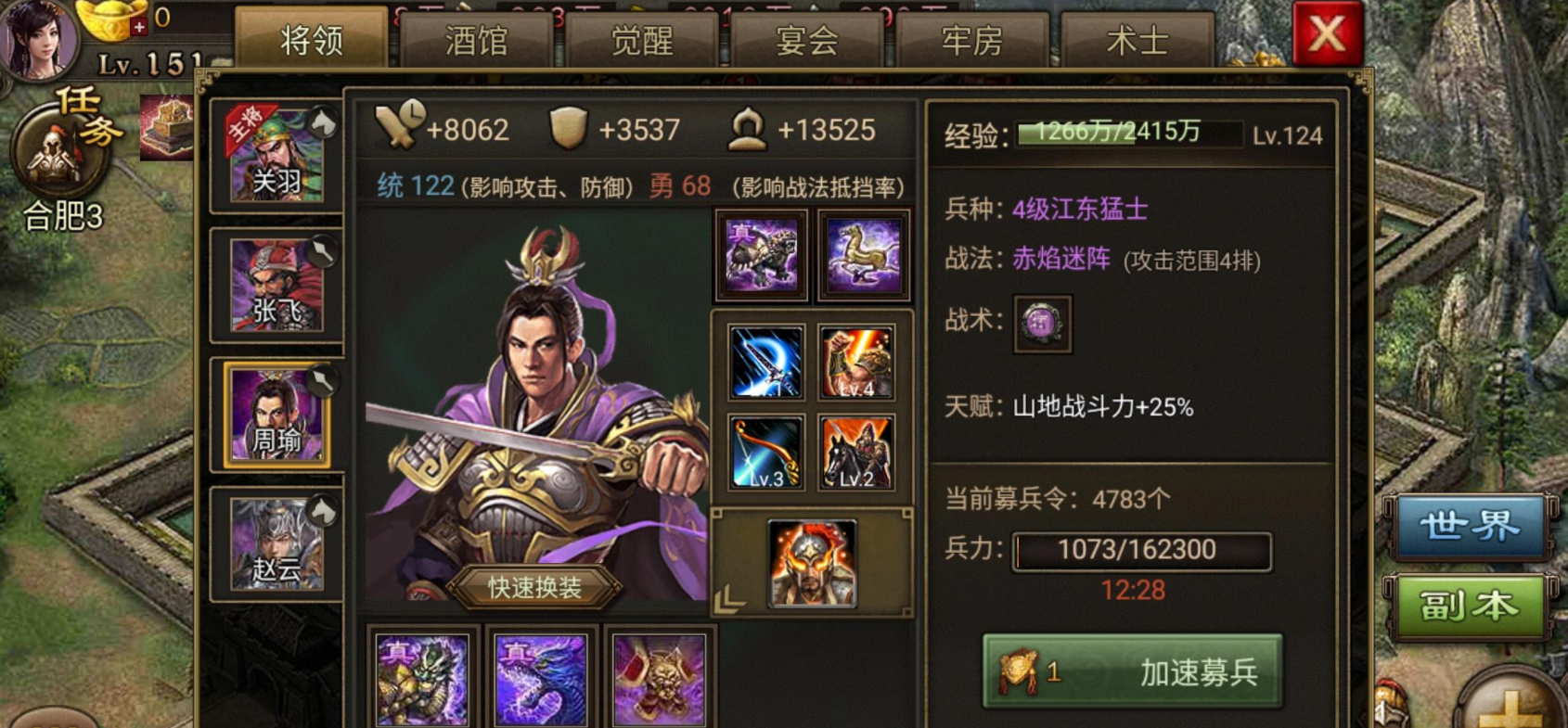The height and width of the screenshot is (728, 1568).
Task: Click the 真 serpent treasure icon
Action: (x=542, y=680)
